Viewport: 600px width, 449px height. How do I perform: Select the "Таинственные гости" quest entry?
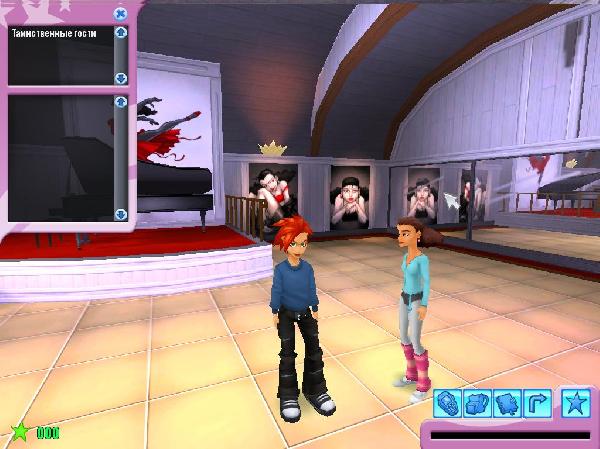(46, 33)
